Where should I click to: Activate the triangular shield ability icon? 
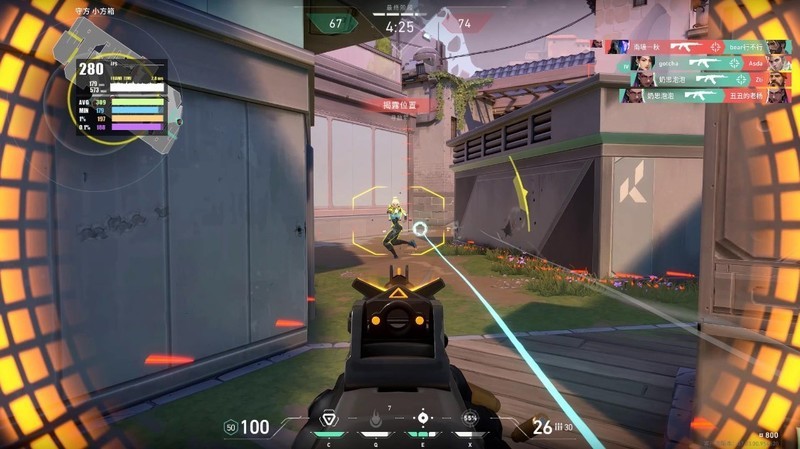coord(327,418)
